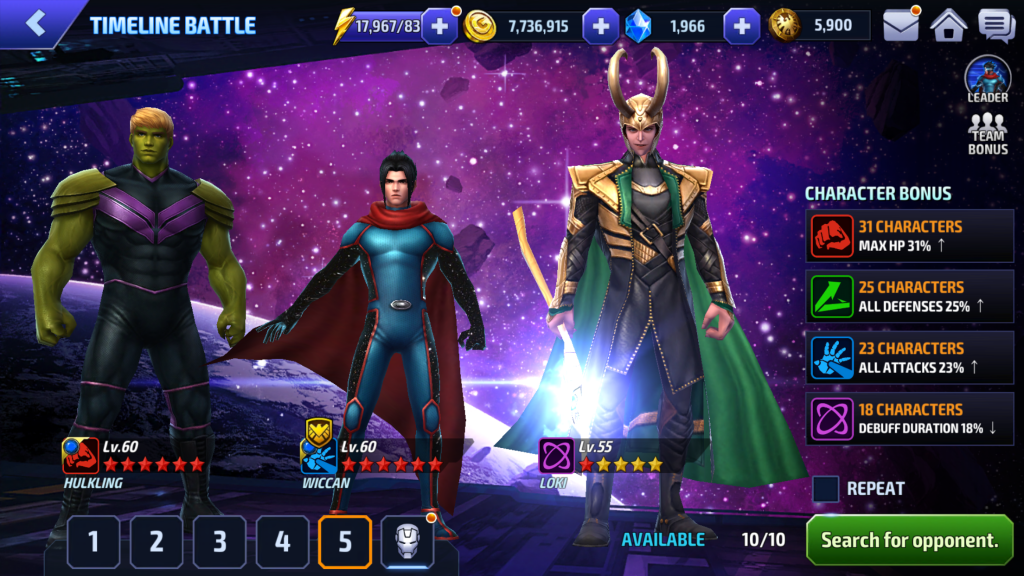Switch to team preset 1

(95, 542)
